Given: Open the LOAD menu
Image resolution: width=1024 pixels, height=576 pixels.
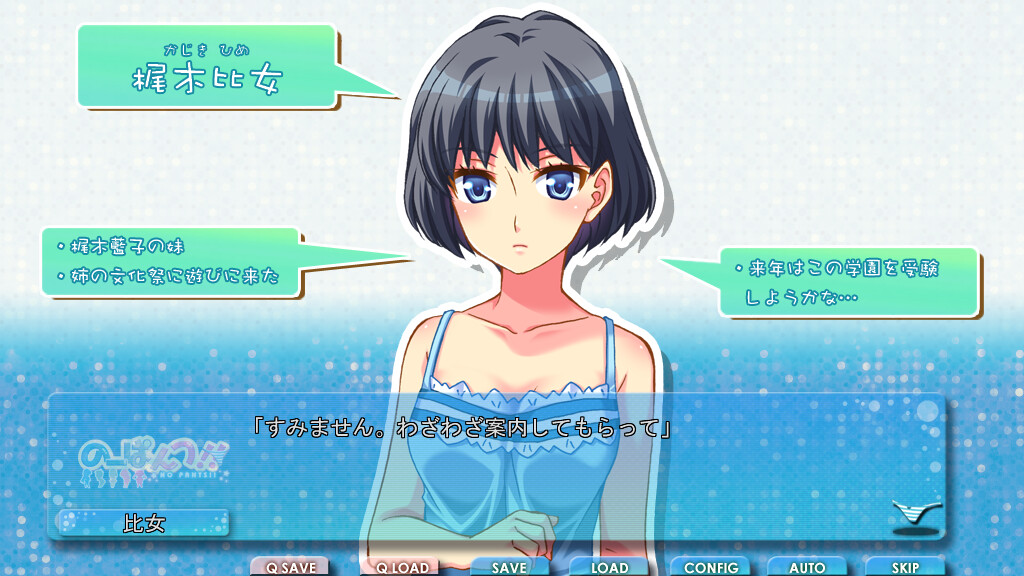Looking at the screenshot, I should pyautogui.click(x=609, y=567).
